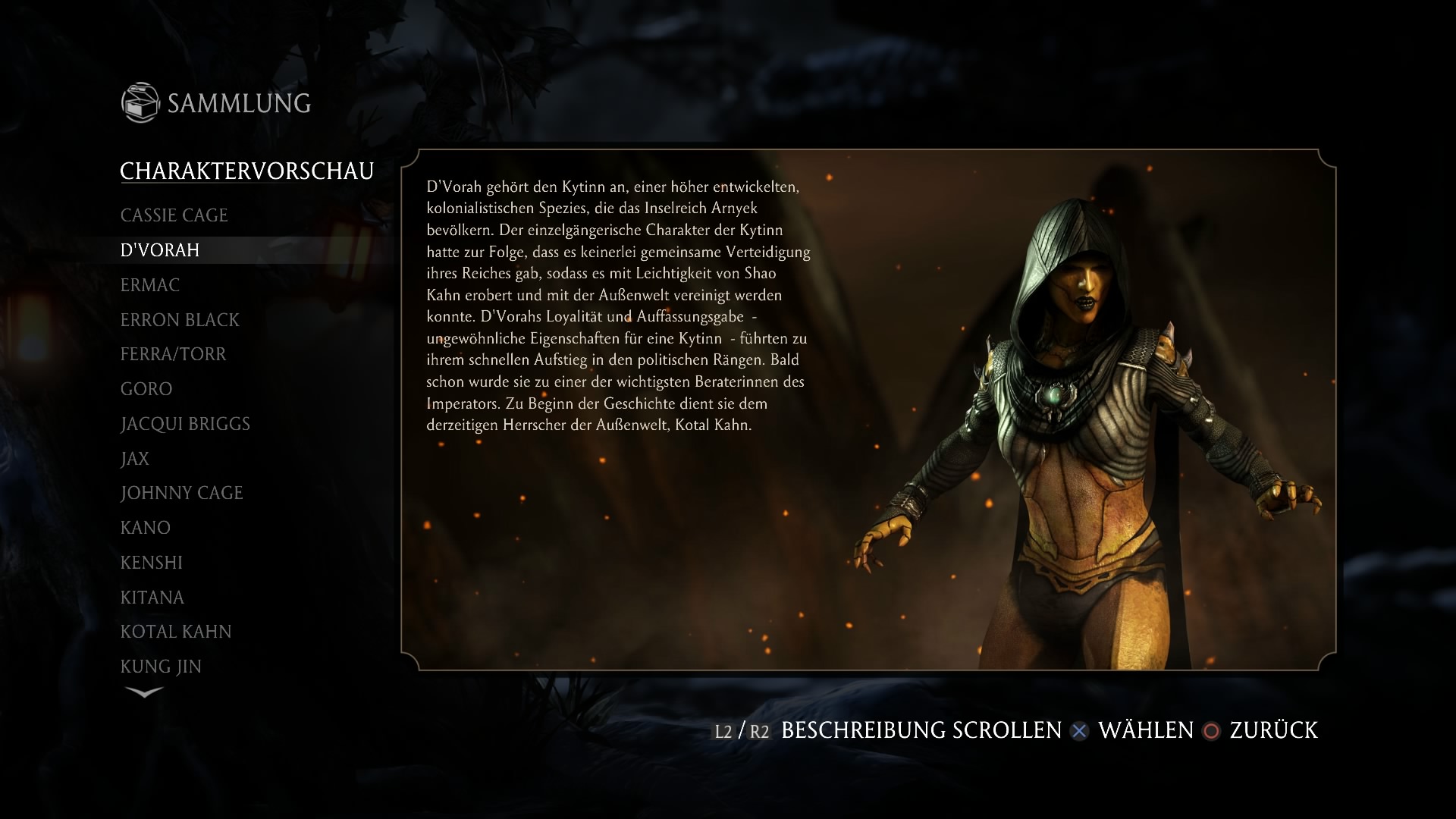The width and height of the screenshot is (1456, 819).
Task: Choose Goro from the roster
Action: 147,388
